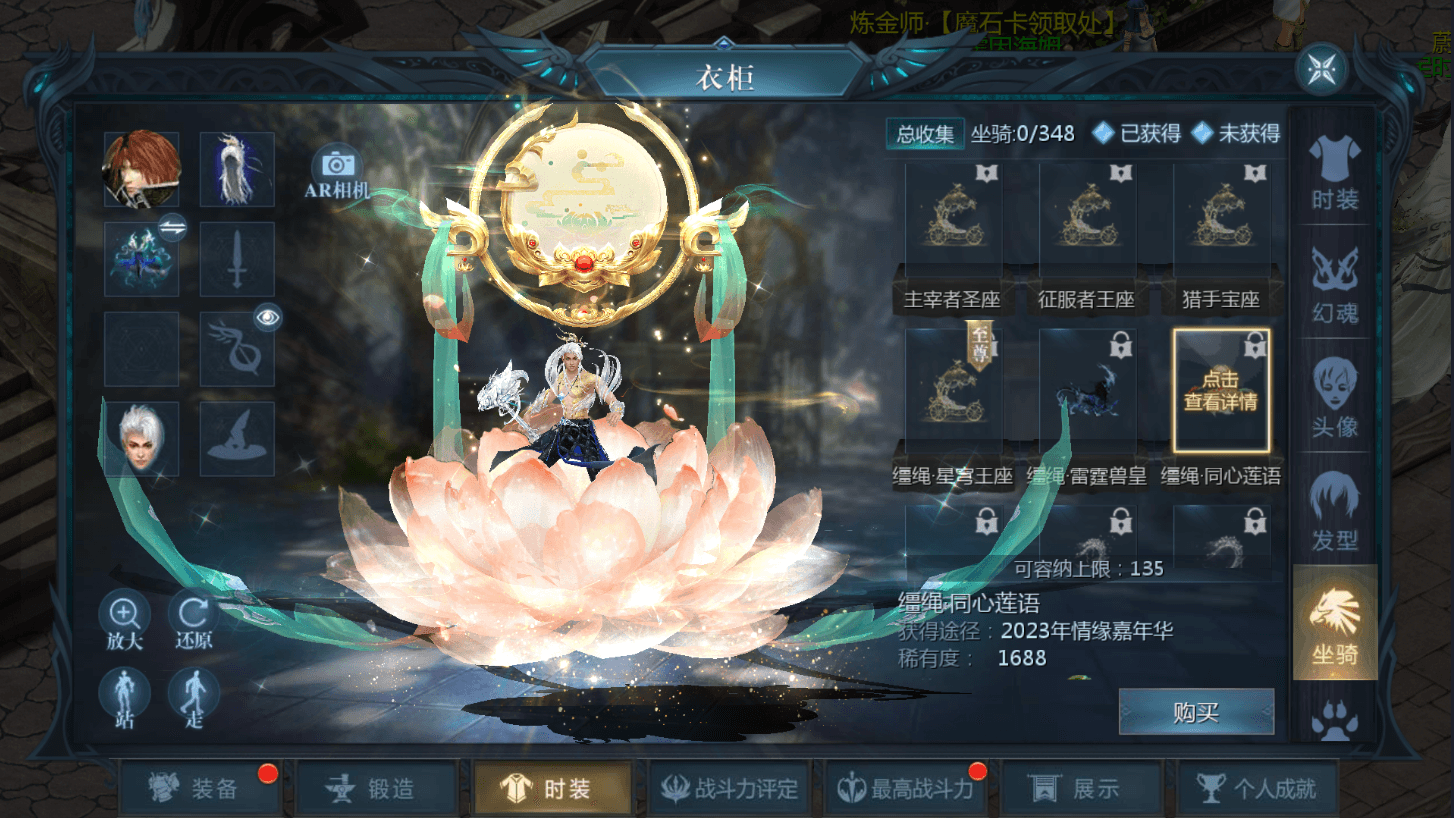Viewport: 1454px width, 818px height.
Task: Click the 总收集 collection summary button
Action: point(923,134)
